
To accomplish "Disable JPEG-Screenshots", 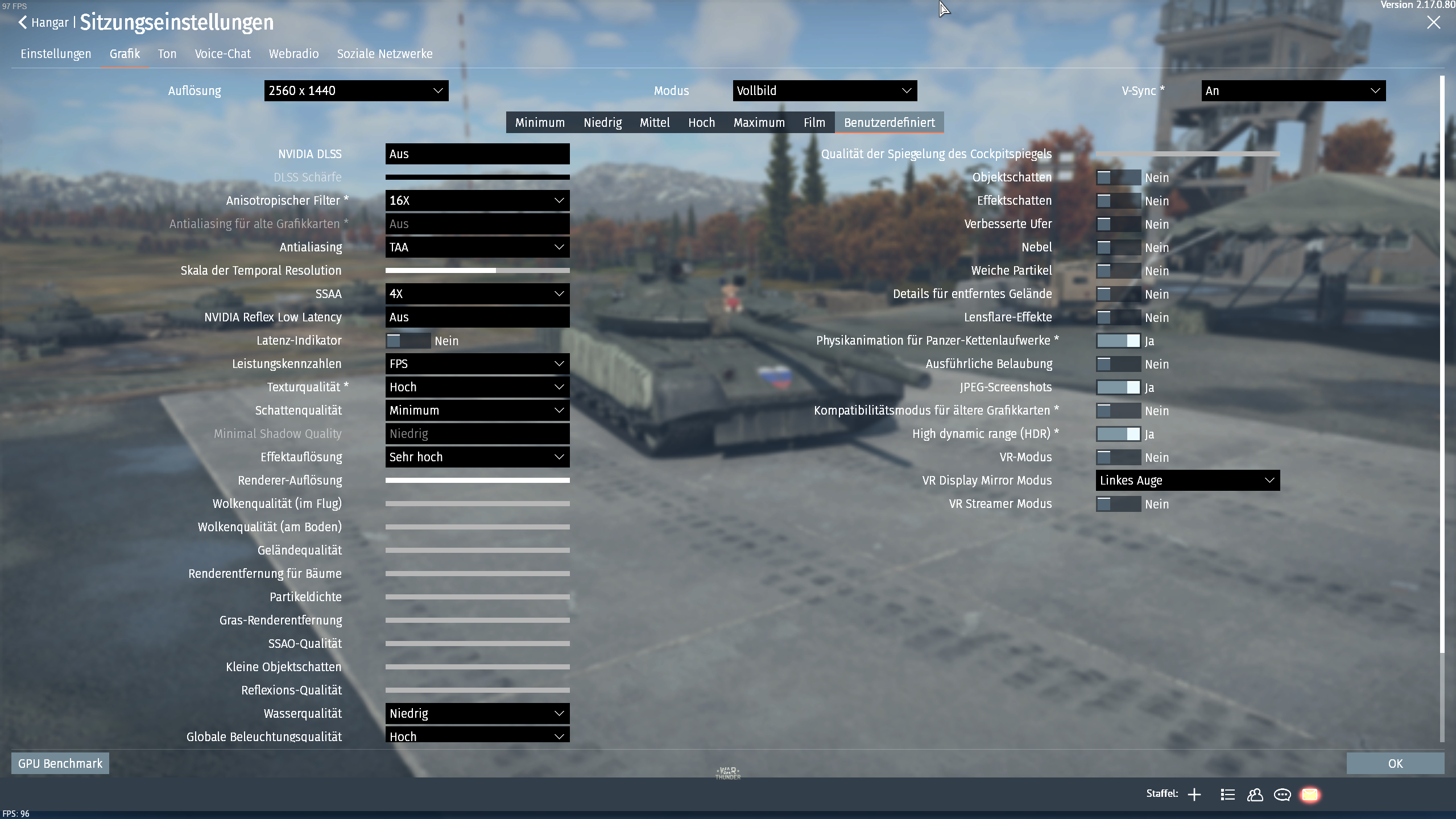I will click(x=1119, y=387).
